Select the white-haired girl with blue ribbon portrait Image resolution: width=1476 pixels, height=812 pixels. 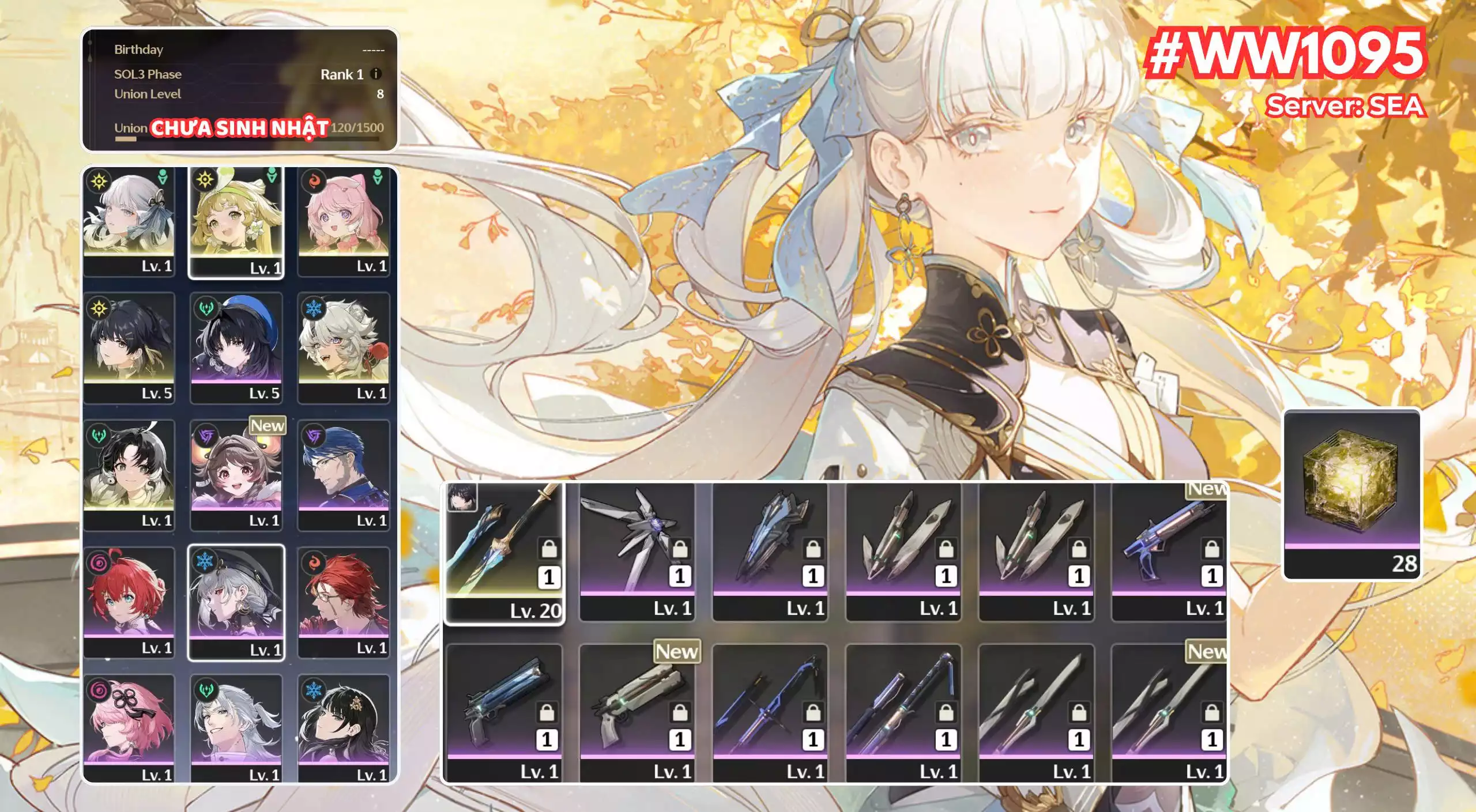[129, 221]
